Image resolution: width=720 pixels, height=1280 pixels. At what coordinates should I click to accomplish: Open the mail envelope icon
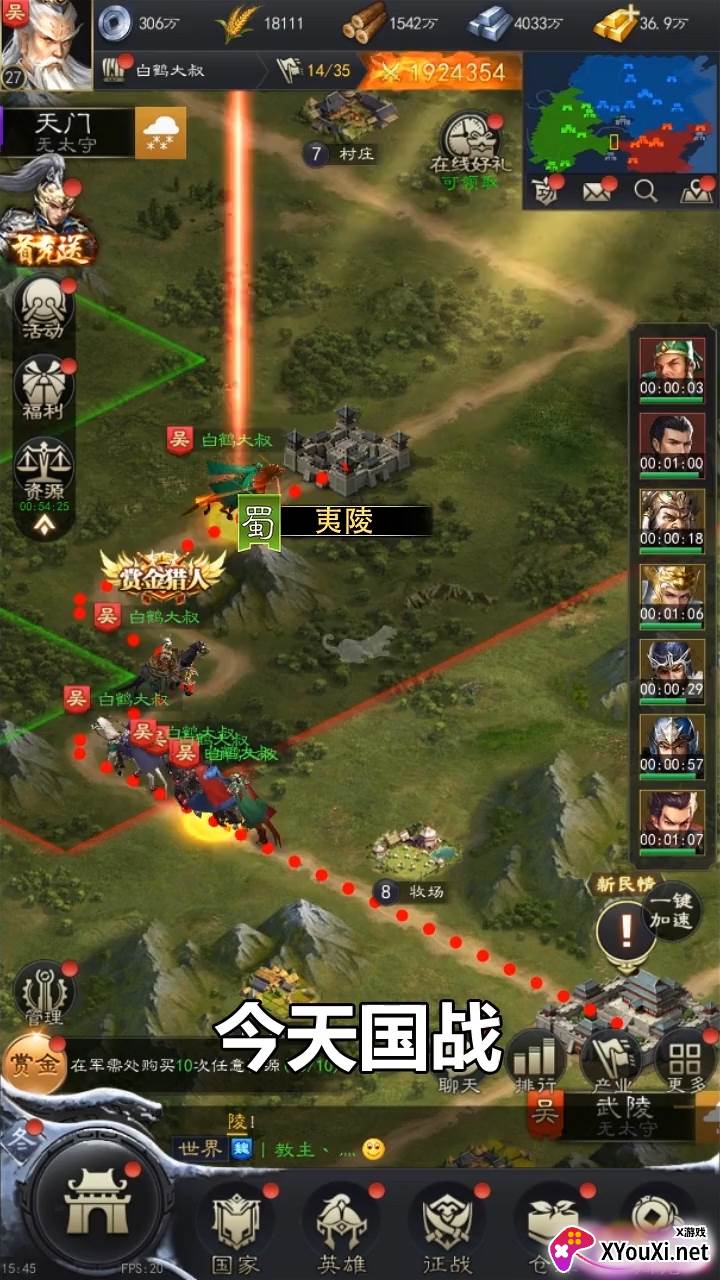[x=597, y=191]
